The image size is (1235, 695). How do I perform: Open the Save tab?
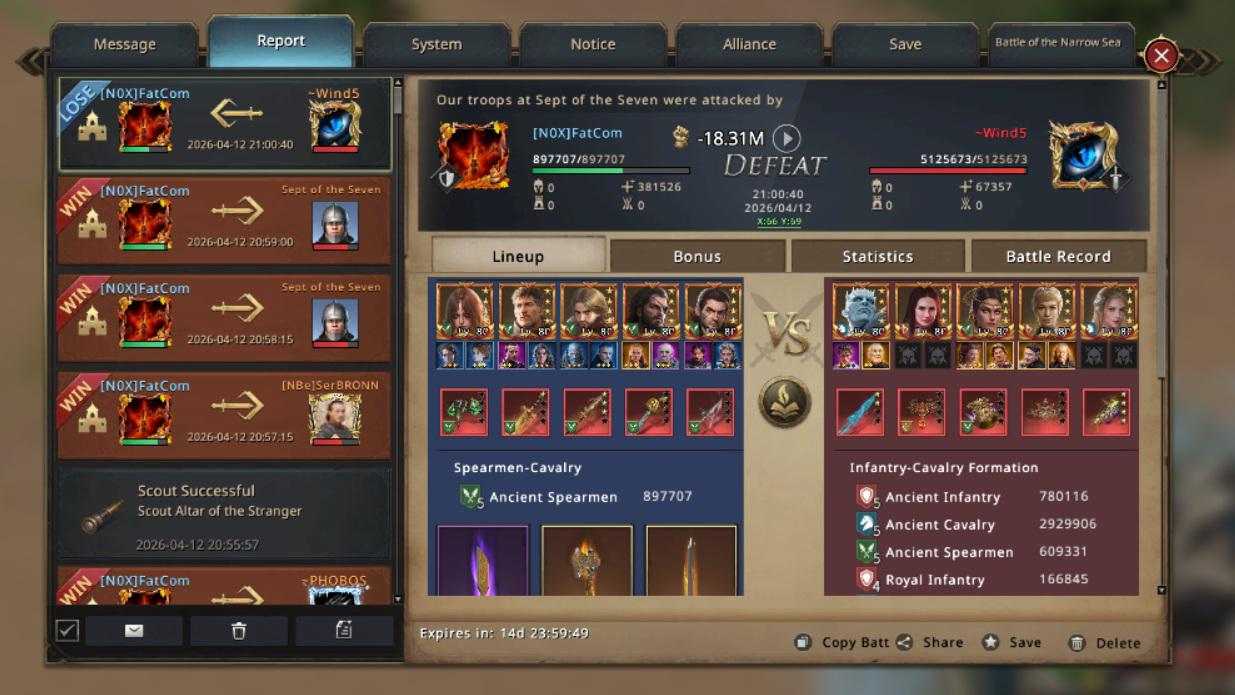(905, 44)
